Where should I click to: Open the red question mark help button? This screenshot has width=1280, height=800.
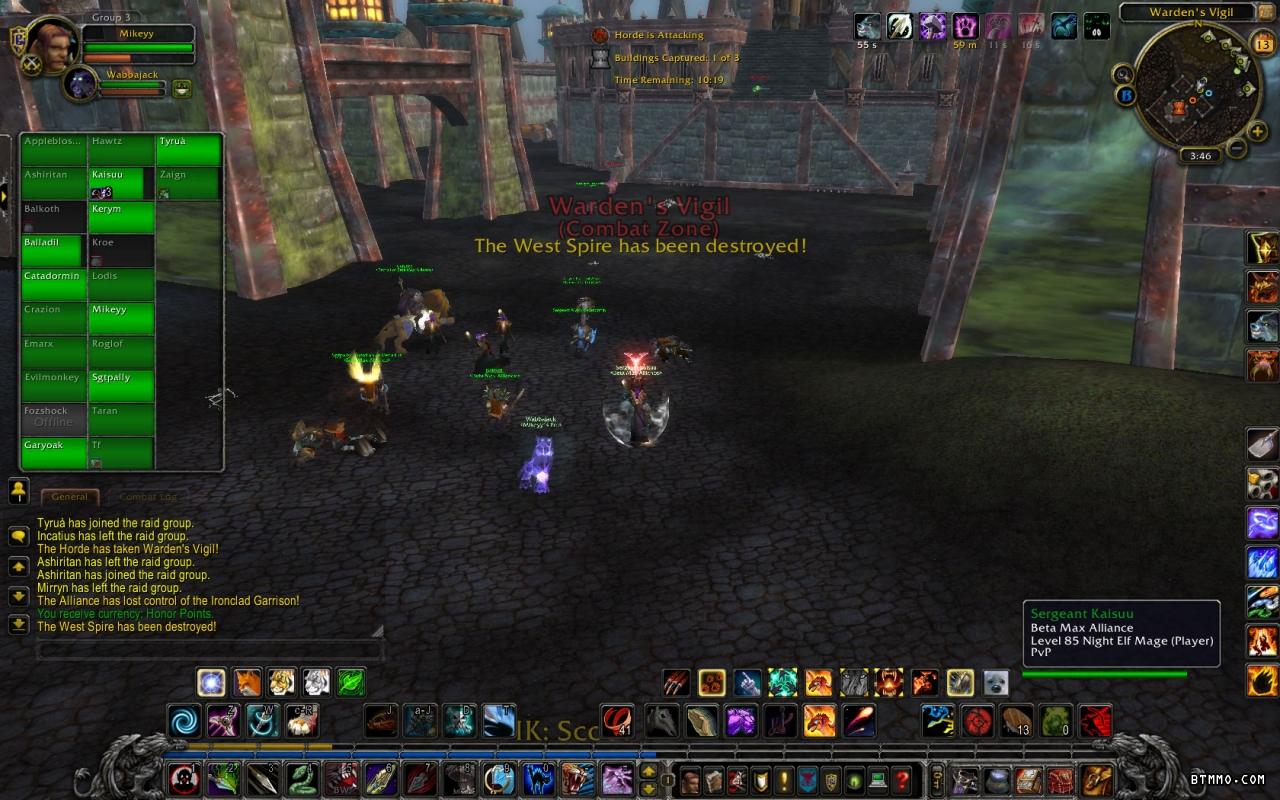tap(902, 779)
